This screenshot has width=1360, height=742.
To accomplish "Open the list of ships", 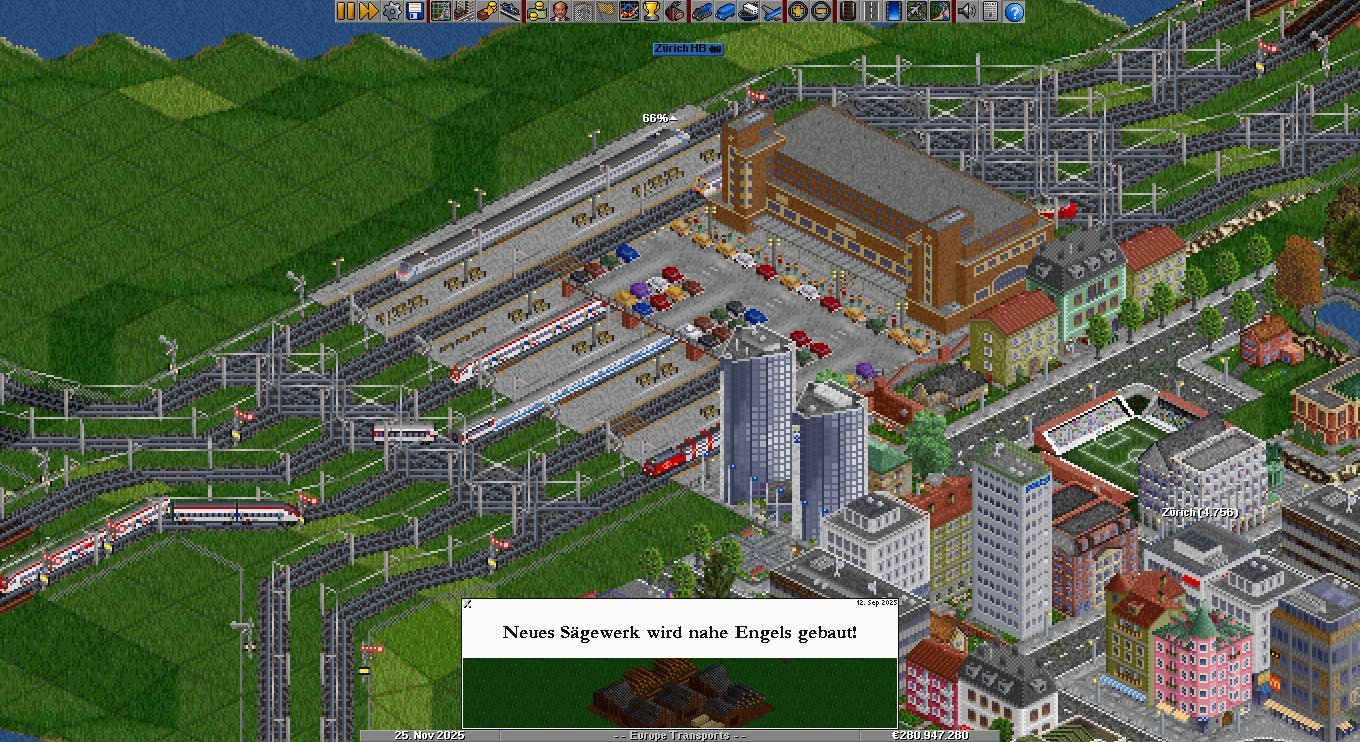I will [x=747, y=11].
